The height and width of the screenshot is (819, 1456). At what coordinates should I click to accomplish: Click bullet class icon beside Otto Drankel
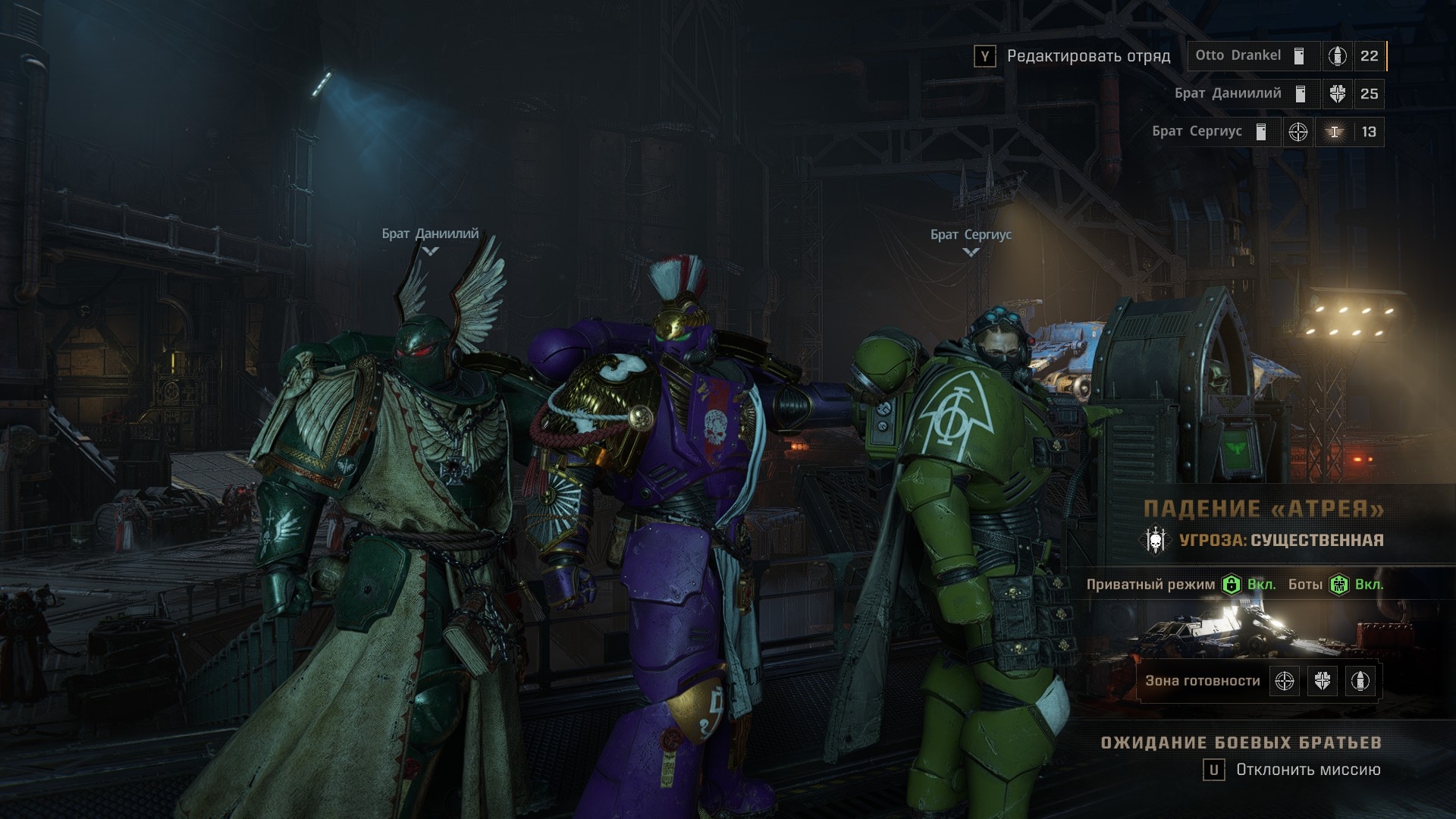[x=1337, y=56]
